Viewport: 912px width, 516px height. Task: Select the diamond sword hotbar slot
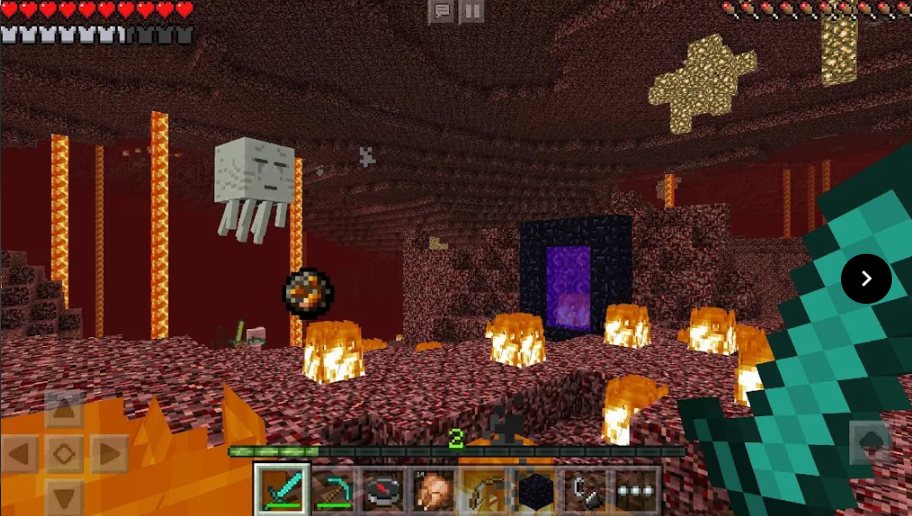(282, 490)
